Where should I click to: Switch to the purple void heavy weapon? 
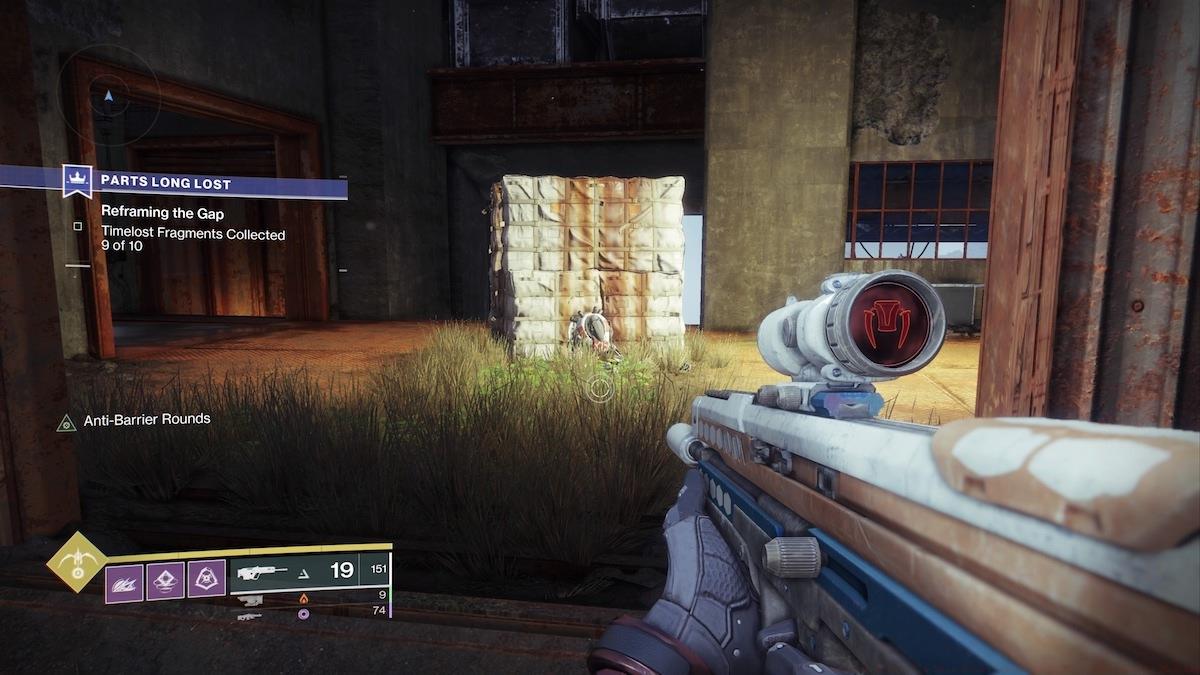click(304, 612)
